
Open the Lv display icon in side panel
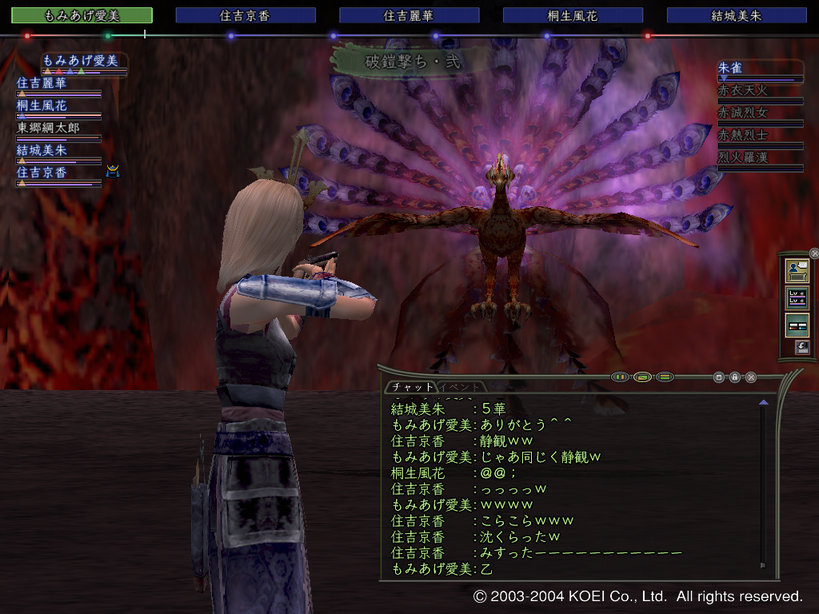point(797,297)
